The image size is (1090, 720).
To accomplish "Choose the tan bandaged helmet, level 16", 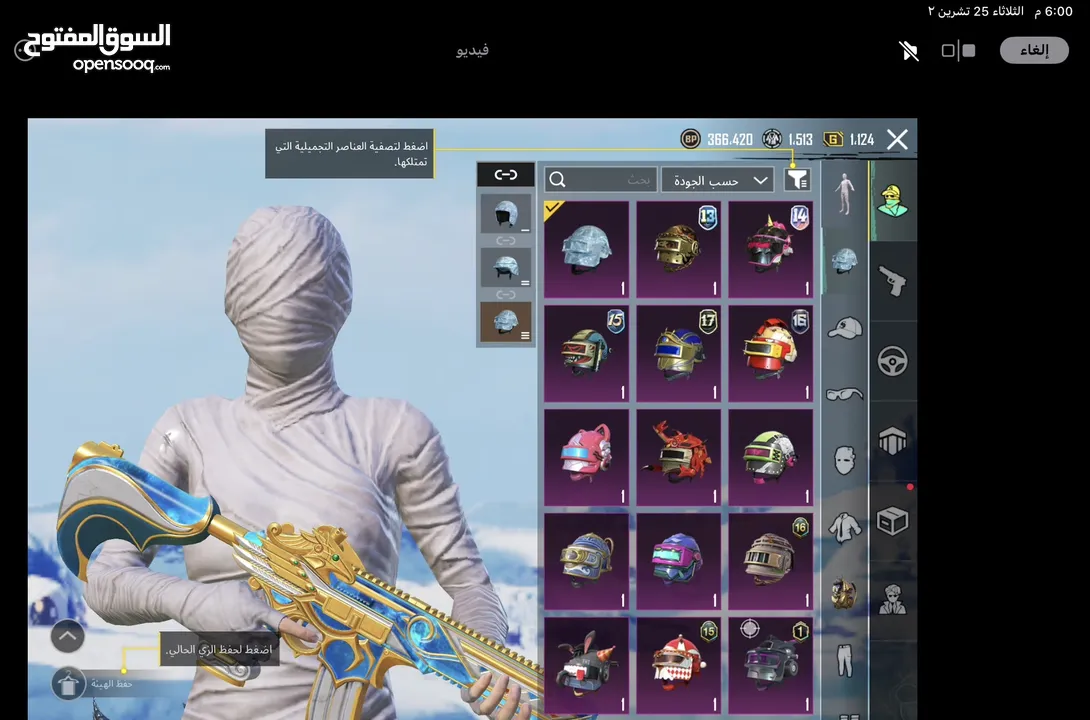I will [x=770, y=561].
